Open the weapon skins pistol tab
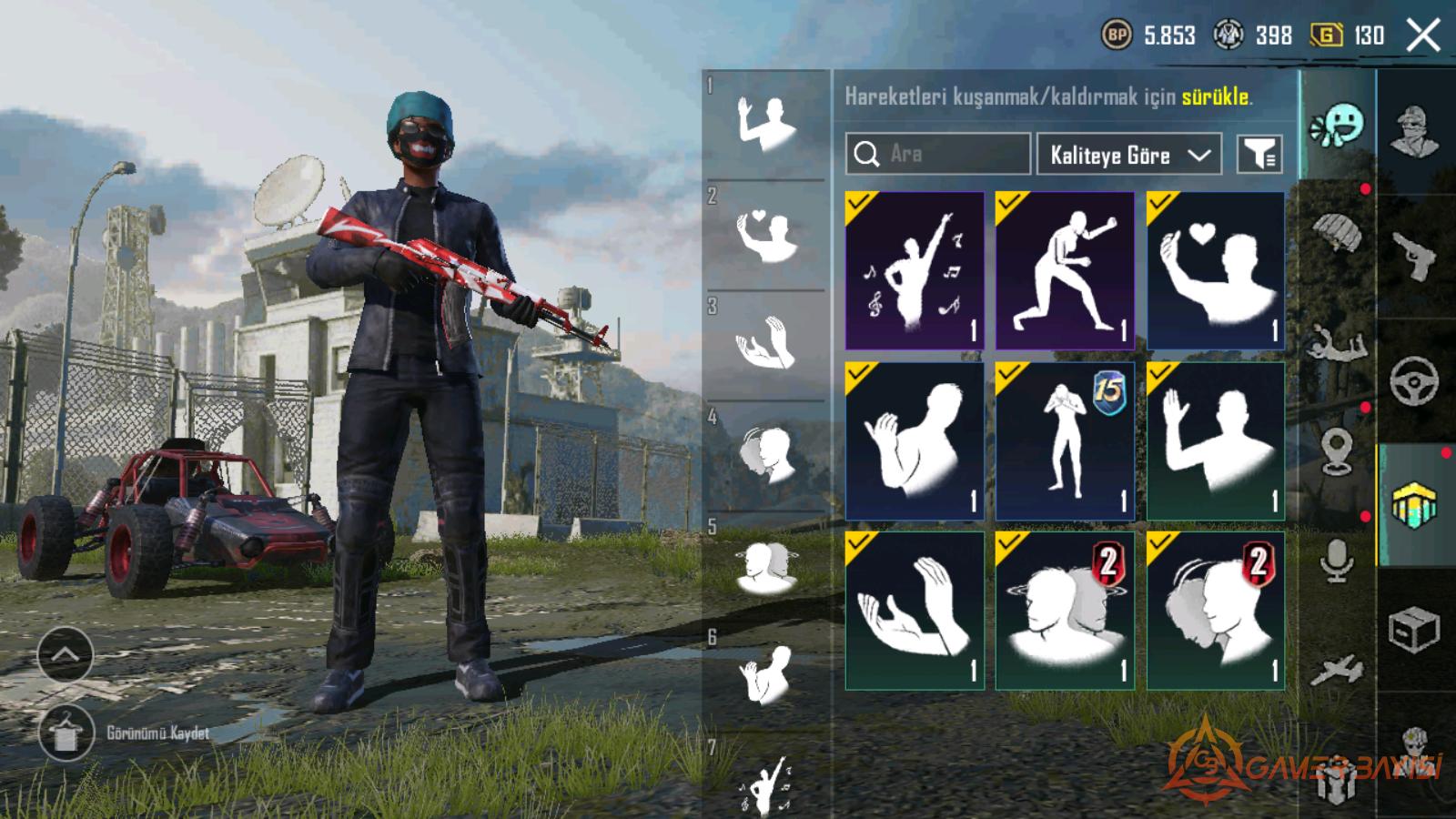Screen dimensions: 1456x819 (1414, 256)
